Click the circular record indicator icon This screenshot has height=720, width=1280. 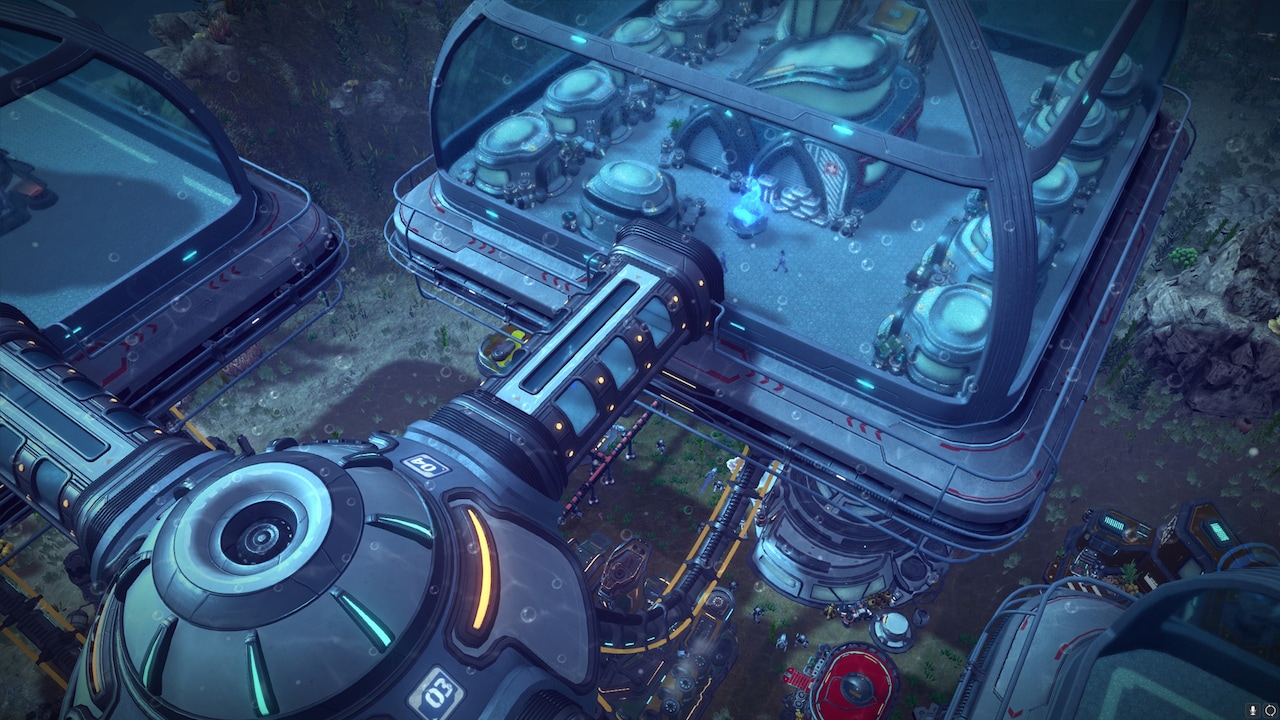(1269, 710)
